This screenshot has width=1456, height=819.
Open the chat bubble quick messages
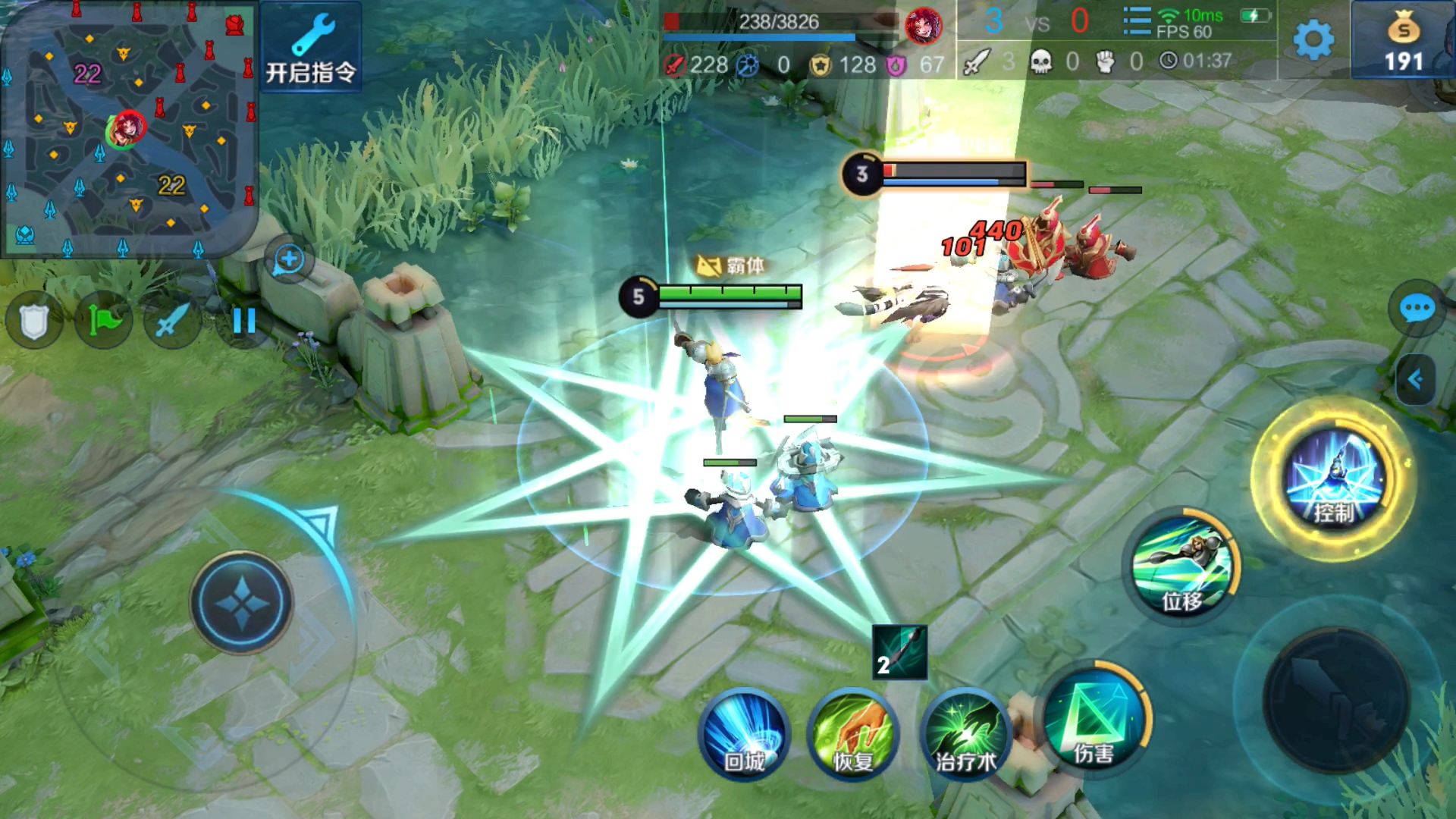coord(1416,309)
